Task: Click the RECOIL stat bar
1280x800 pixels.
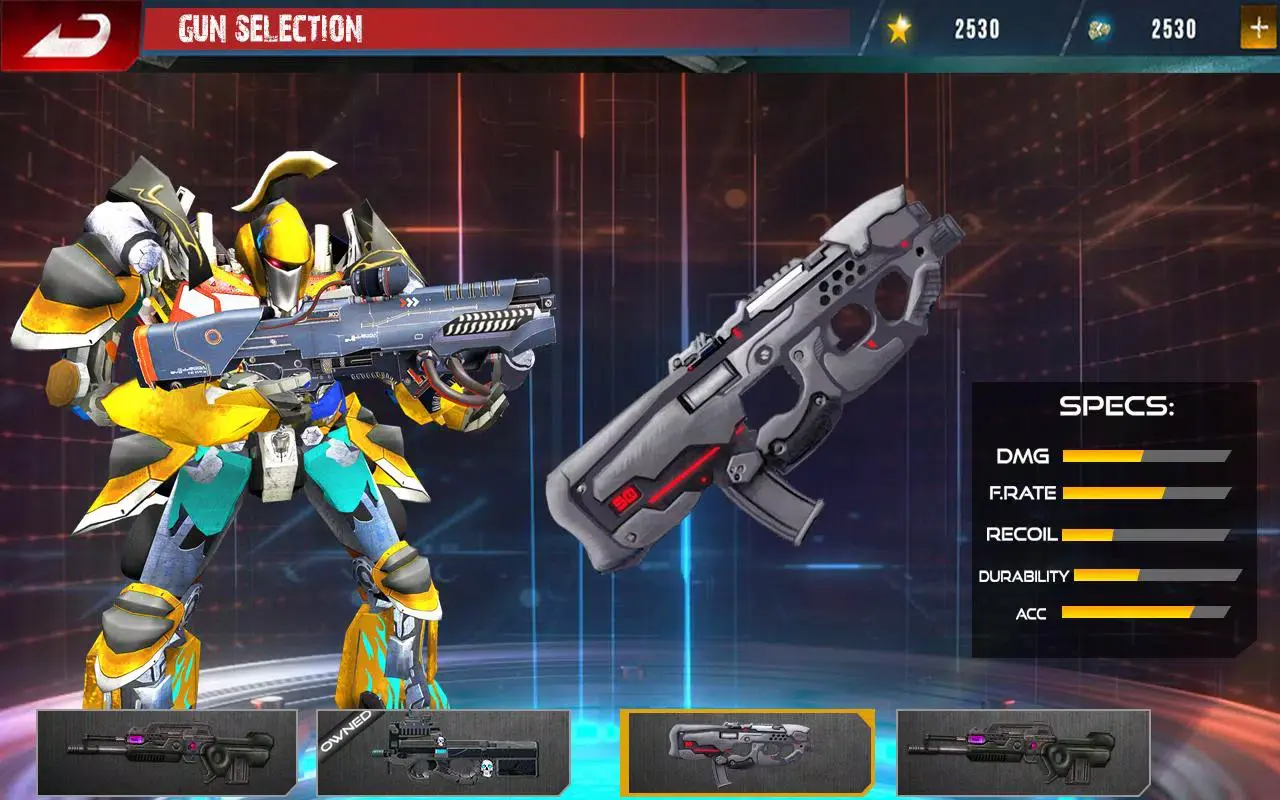Action: click(x=1145, y=535)
